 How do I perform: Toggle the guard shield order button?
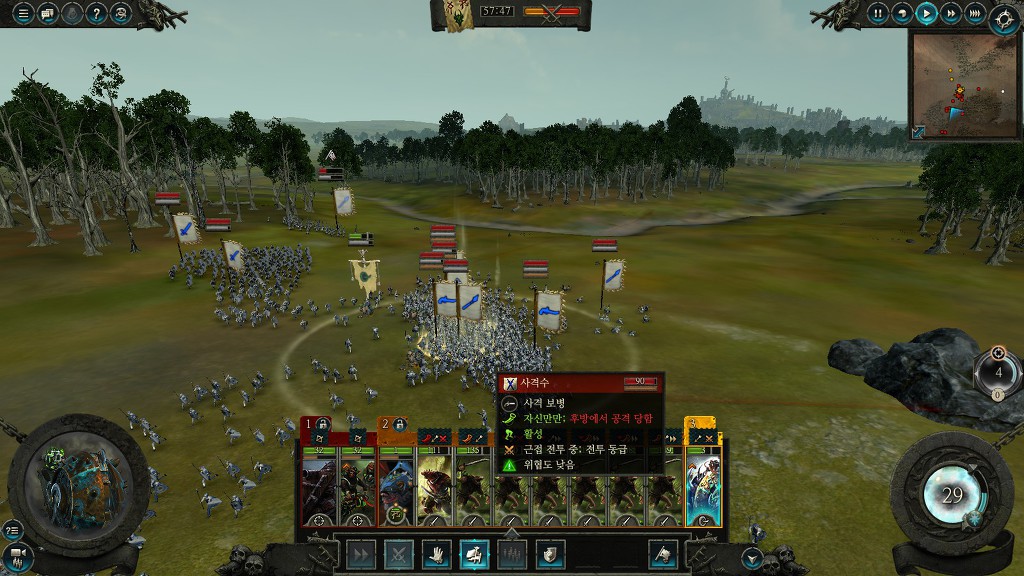[x=549, y=554]
